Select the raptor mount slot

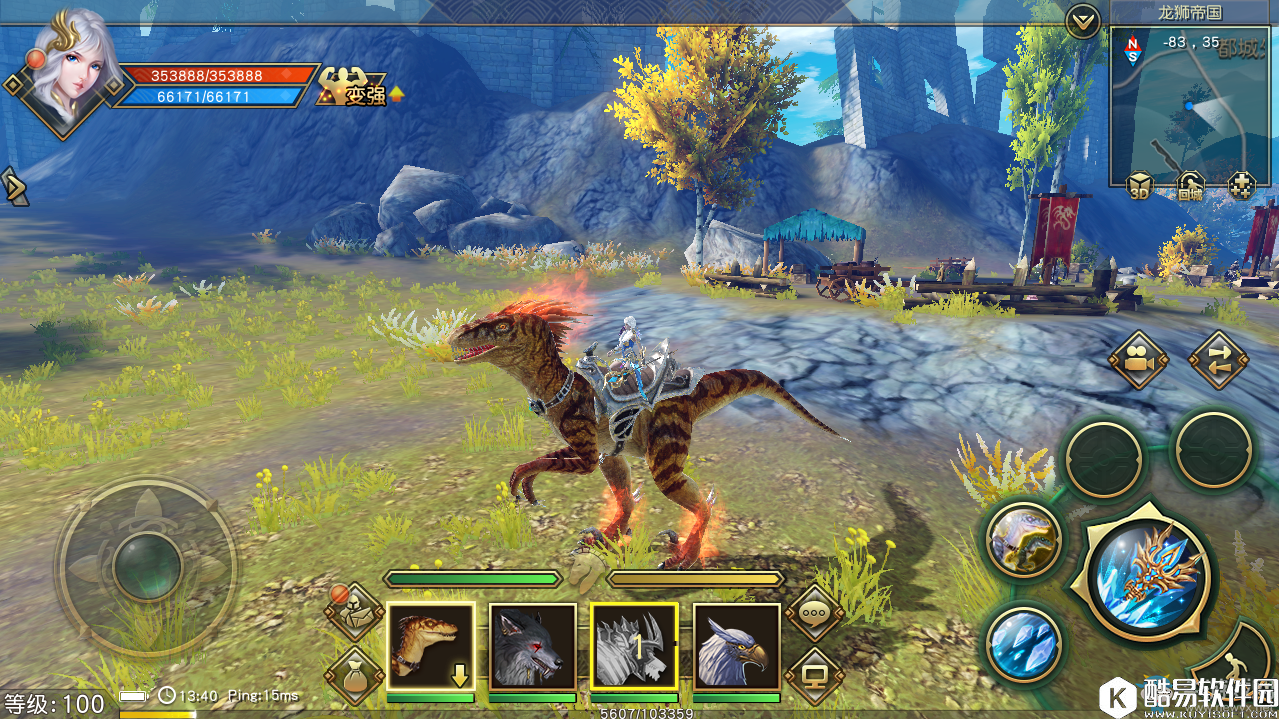click(x=430, y=646)
